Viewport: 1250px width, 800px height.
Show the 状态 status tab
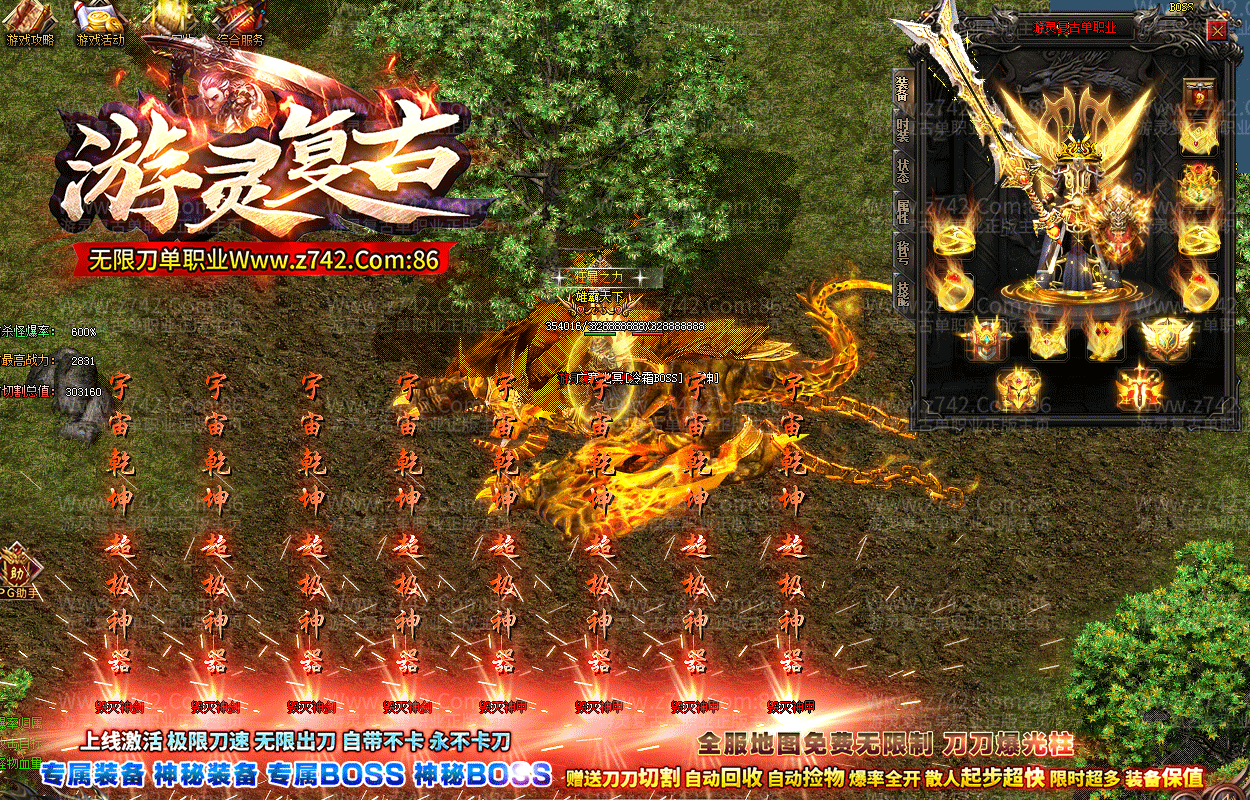902,167
